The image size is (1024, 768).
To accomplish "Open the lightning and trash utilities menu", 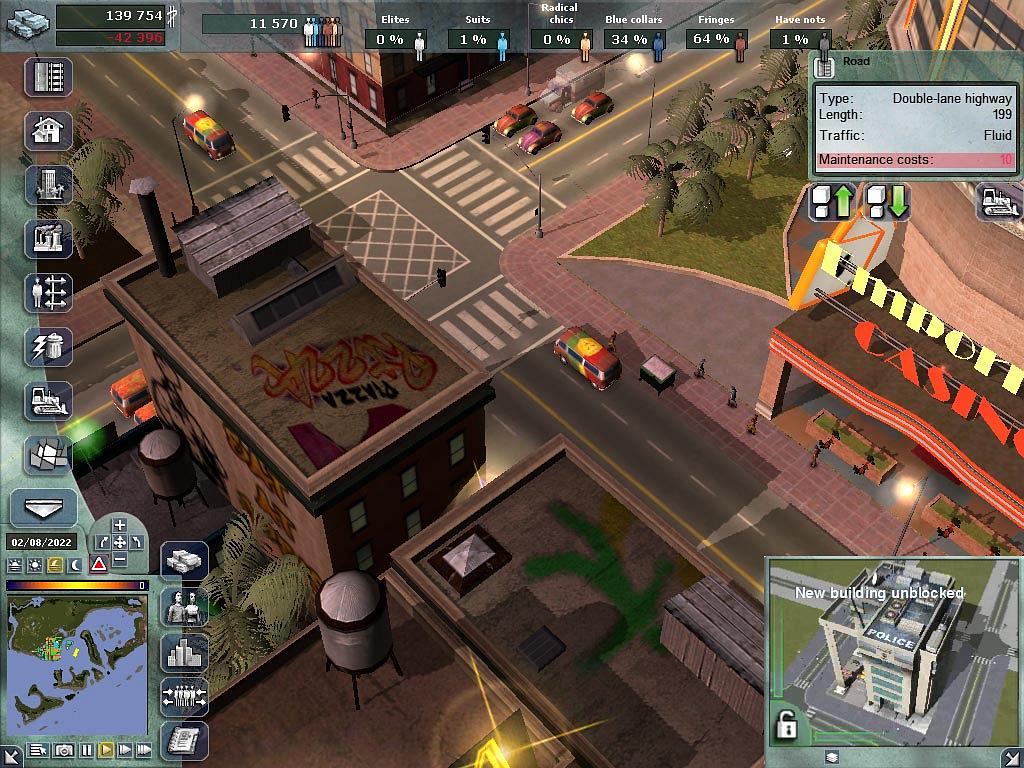I will tap(48, 347).
